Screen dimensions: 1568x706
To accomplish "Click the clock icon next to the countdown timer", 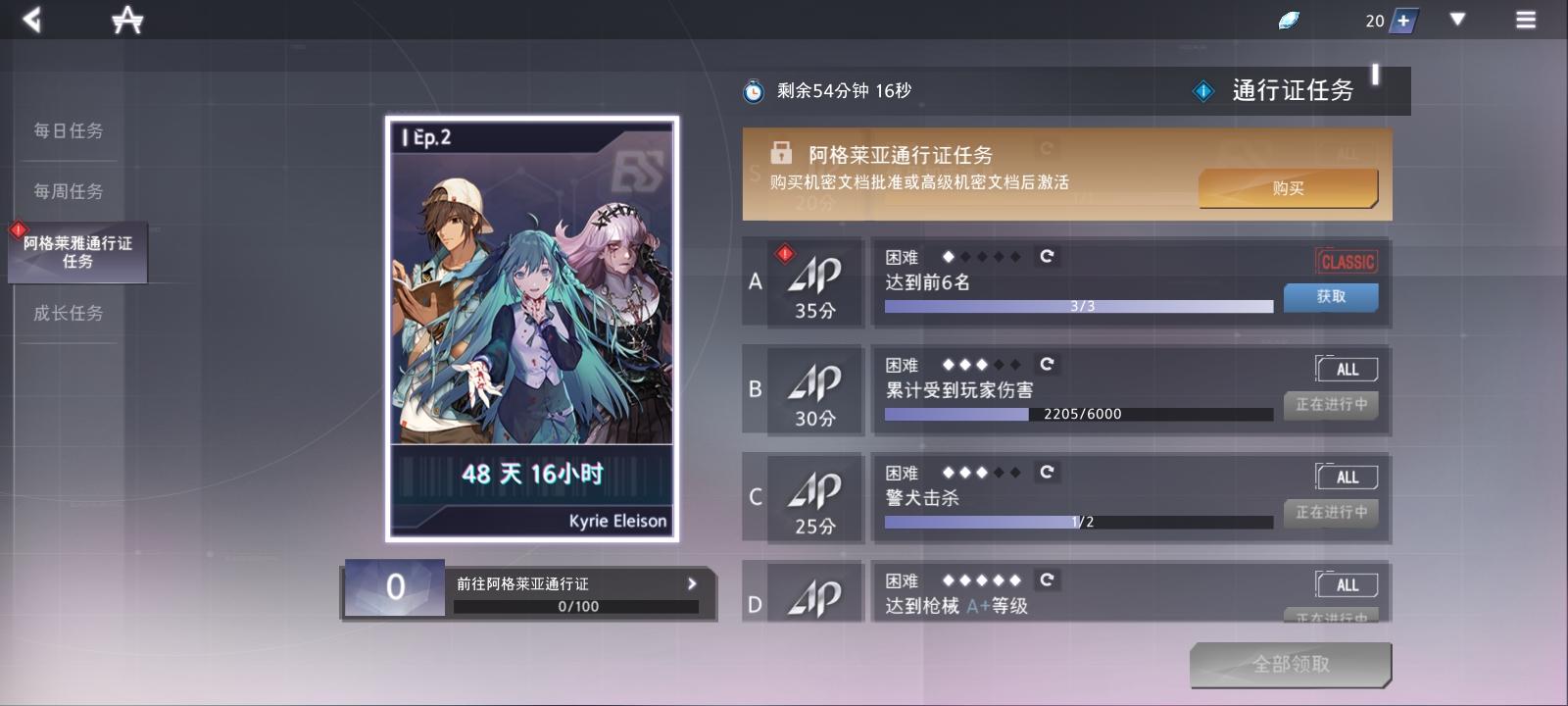I will point(753,90).
